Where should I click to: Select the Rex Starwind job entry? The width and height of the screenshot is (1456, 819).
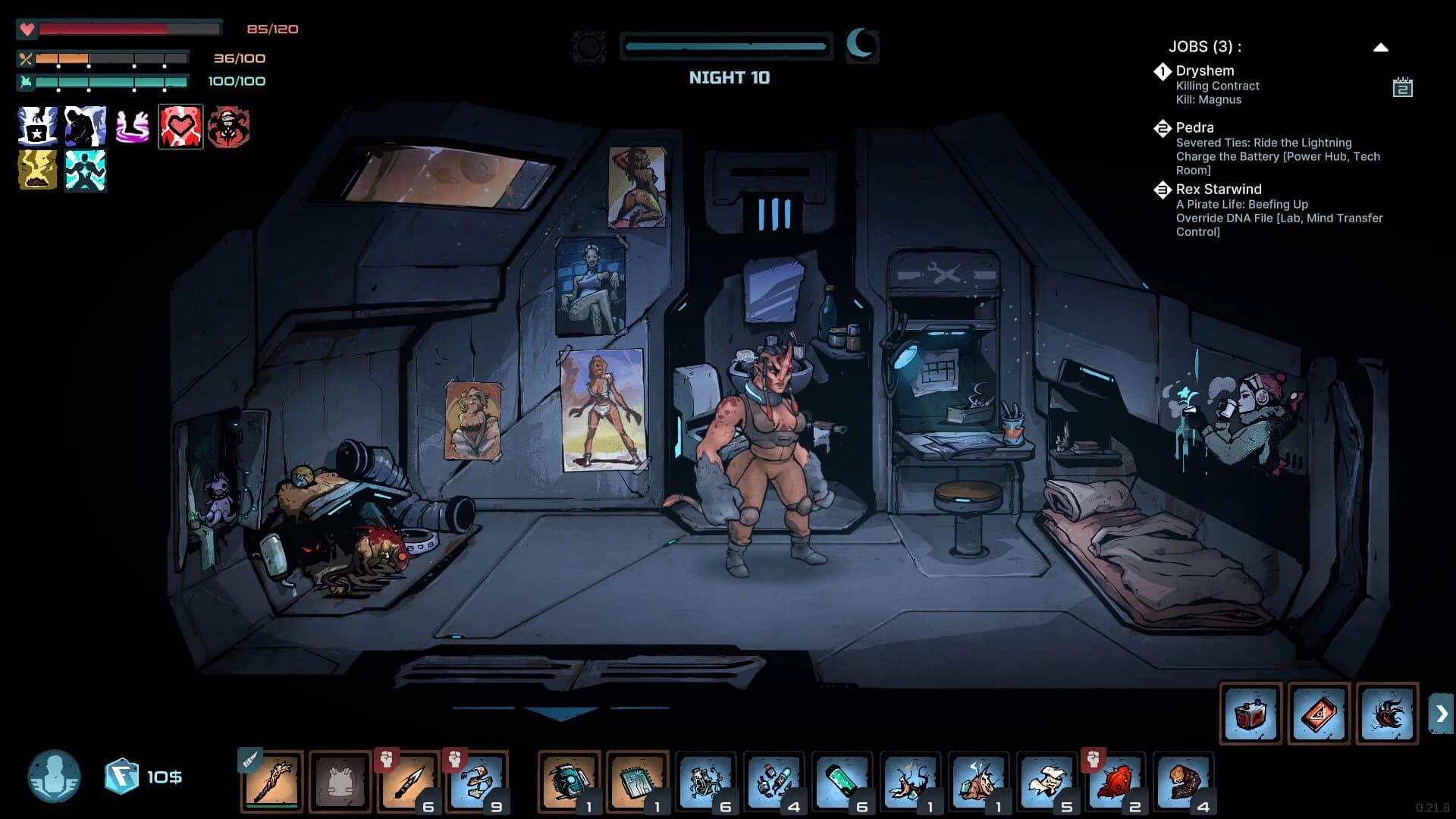coord(1219,190)
